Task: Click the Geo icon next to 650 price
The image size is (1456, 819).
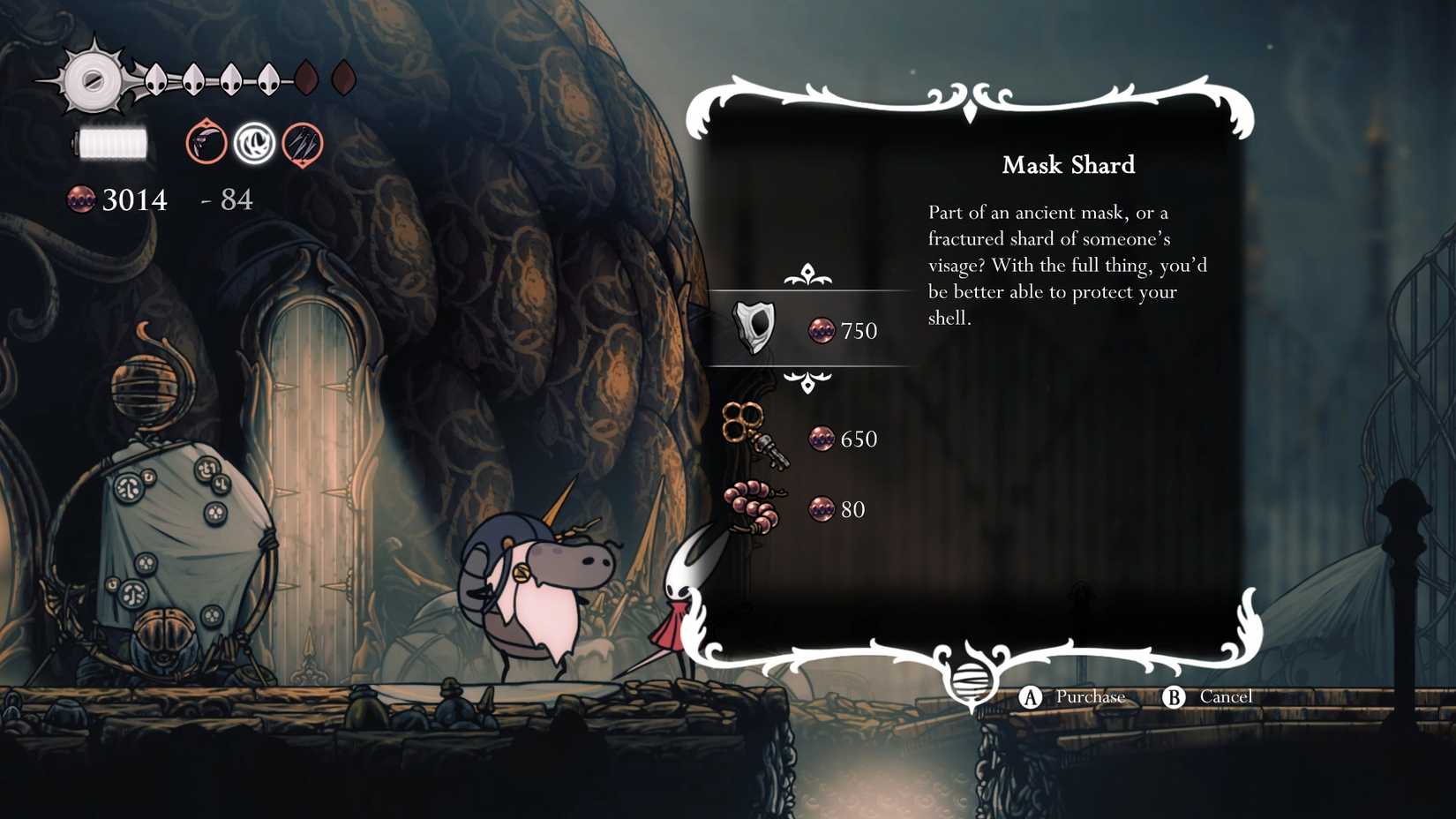Action: [822, 439]
